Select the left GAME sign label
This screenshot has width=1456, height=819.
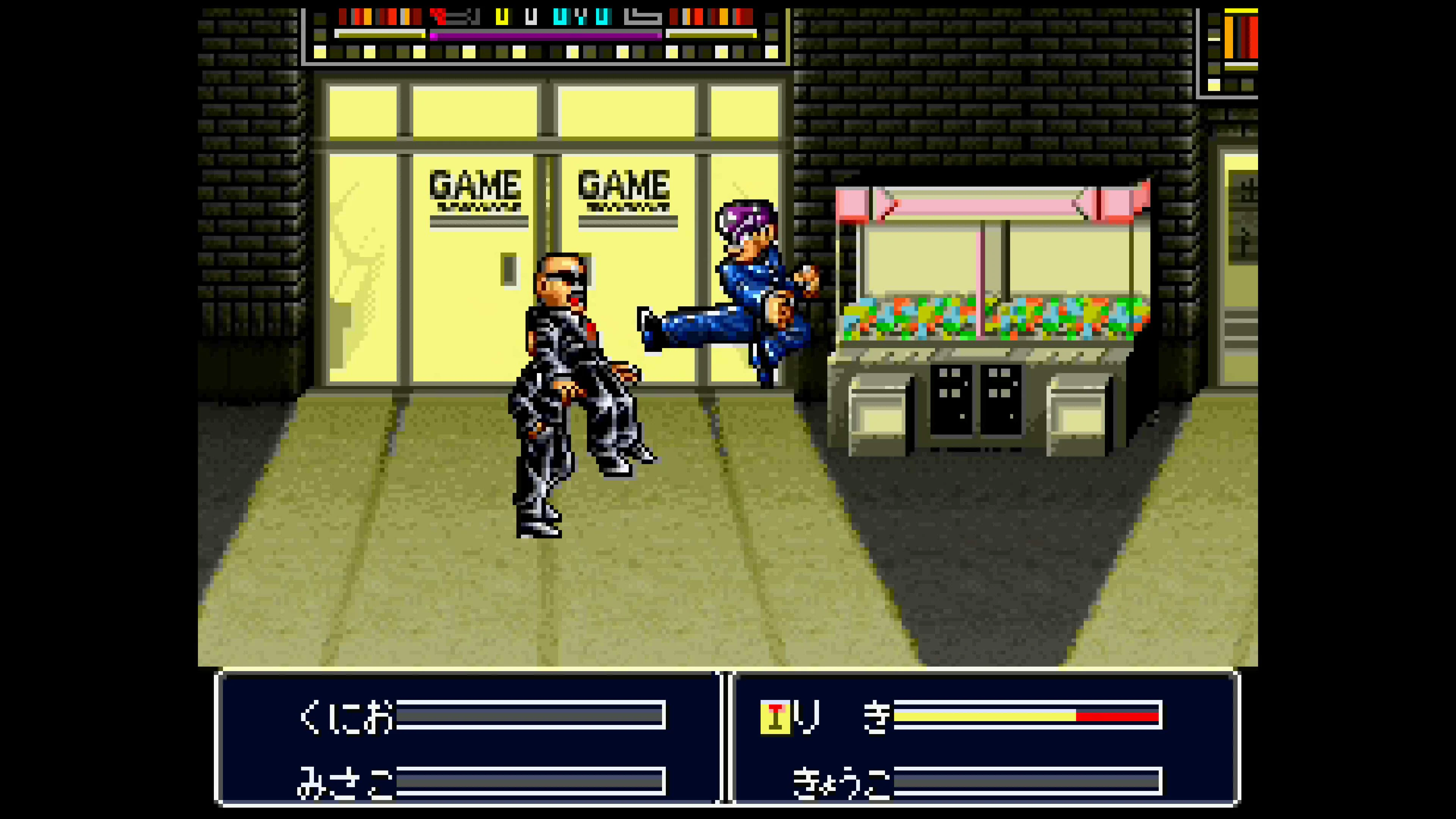pyautogui.click(x=475, y=184)
